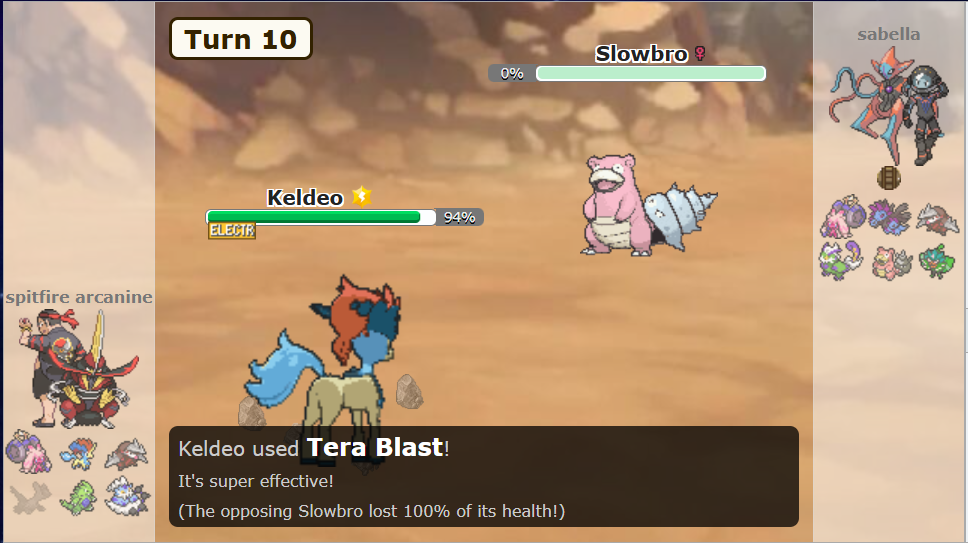Click the green masked Pokémon in sabella's team
Image resolution: width=968 pixels, height=543 pixels.
937,261
